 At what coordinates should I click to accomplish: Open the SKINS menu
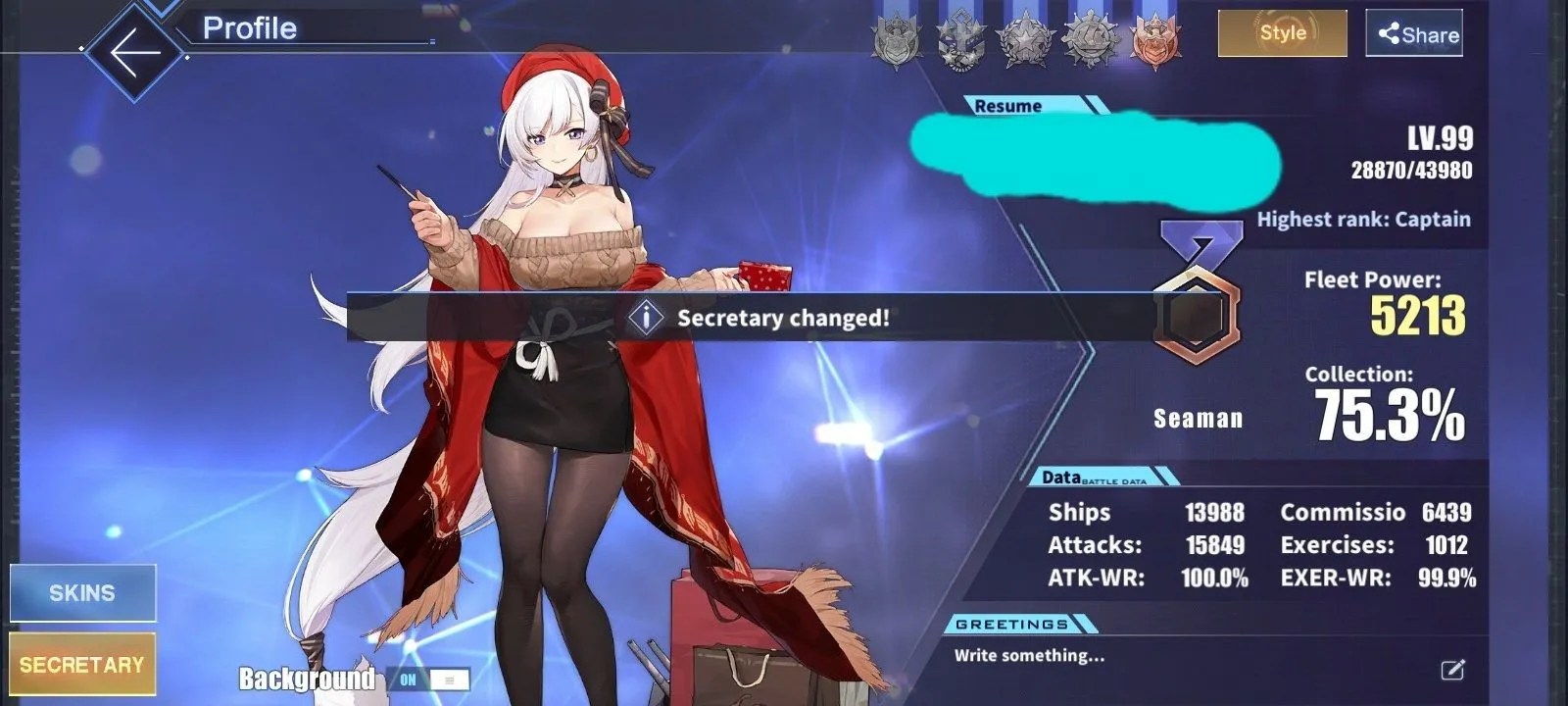pyautogui.click(x=82, y=592)
